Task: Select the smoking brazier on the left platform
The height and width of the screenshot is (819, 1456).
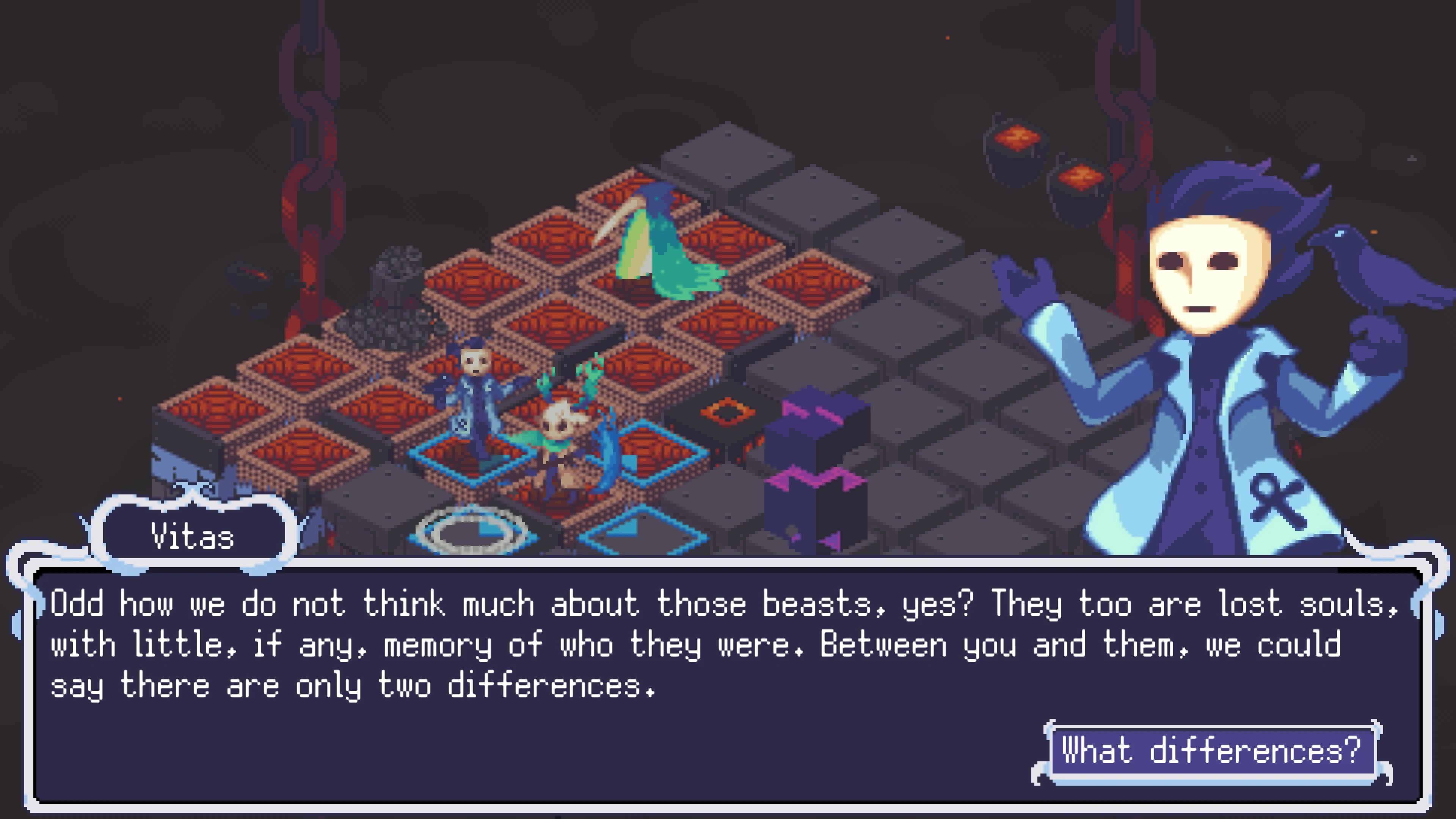Action: pos(395,288)
